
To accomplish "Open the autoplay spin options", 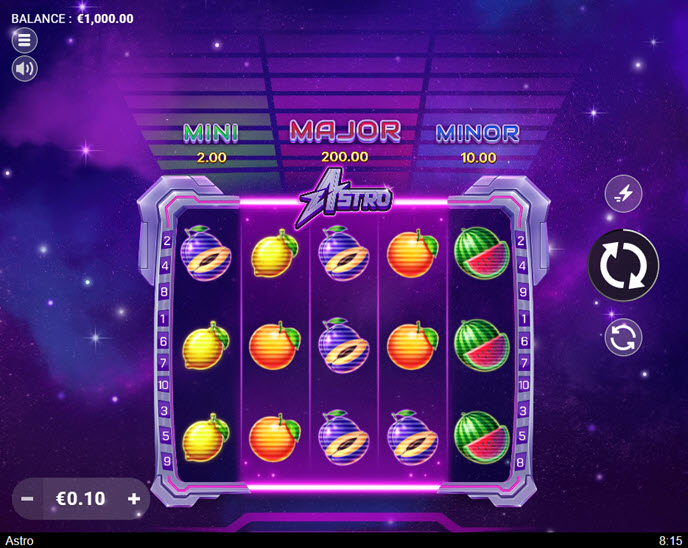I will pos(623,337).
